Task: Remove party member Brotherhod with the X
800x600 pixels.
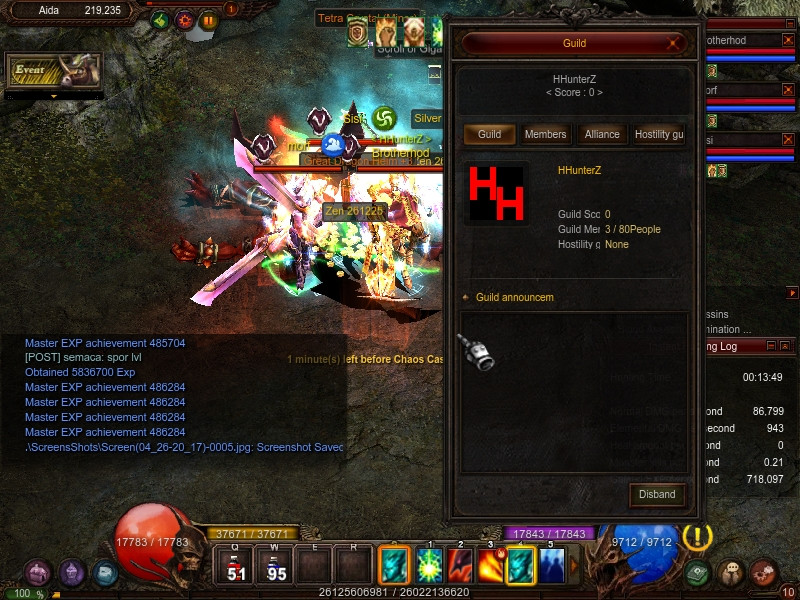Action: [x=786, y=41]
